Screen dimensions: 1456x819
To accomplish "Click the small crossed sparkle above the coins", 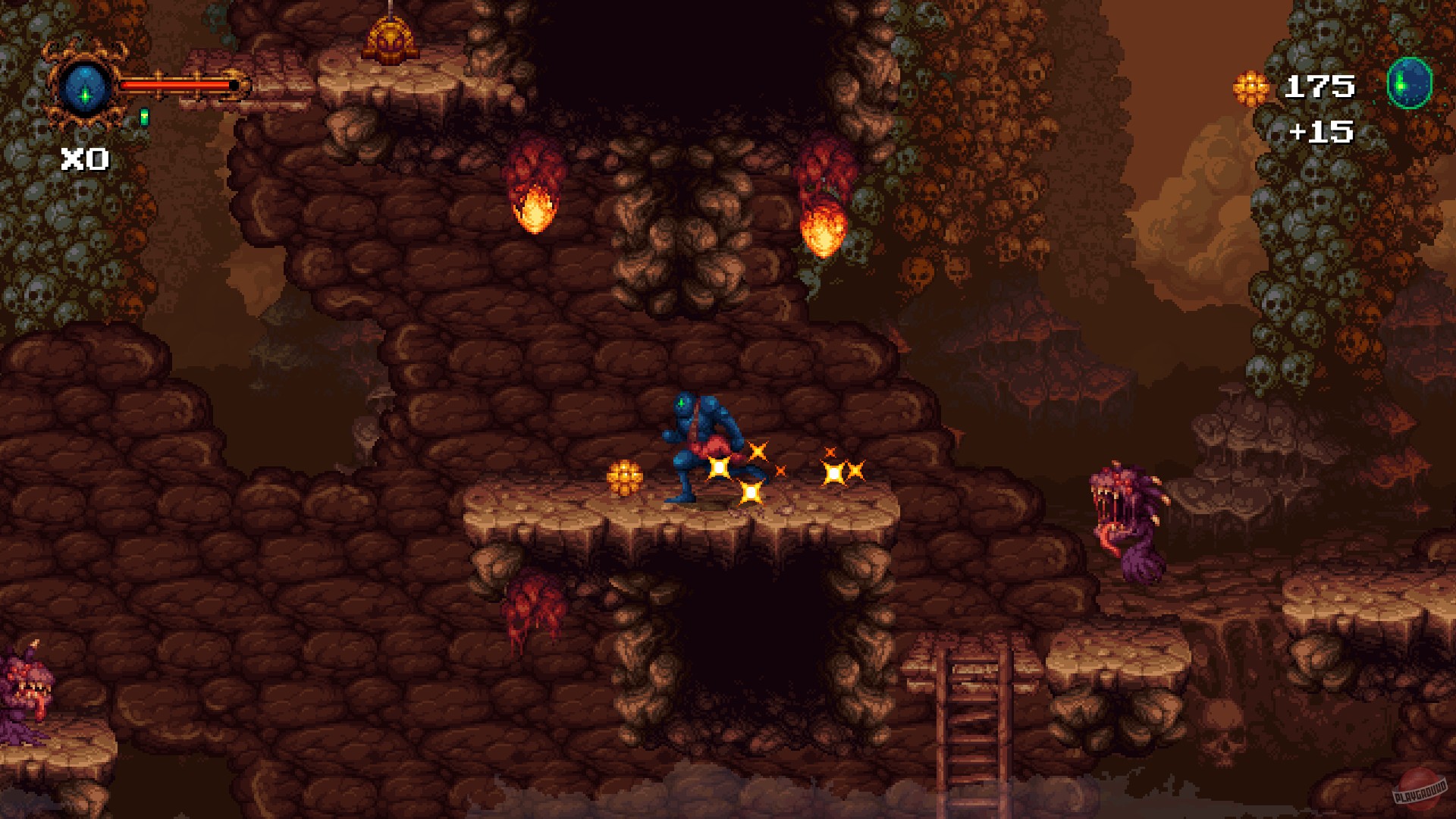I will click(x=831, y=450).
